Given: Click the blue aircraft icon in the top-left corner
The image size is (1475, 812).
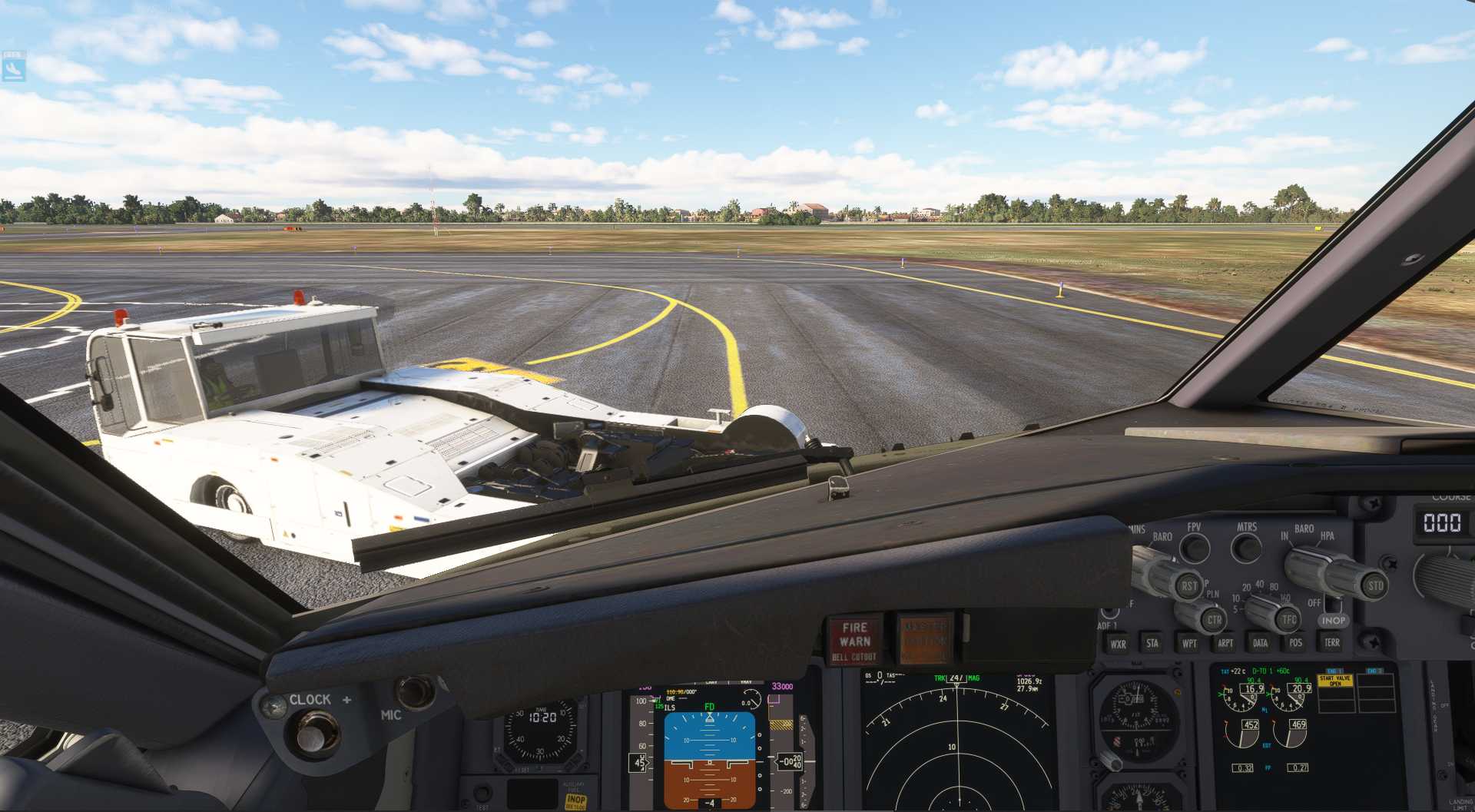Looking at the screenshot, I should tap(13, 68).
